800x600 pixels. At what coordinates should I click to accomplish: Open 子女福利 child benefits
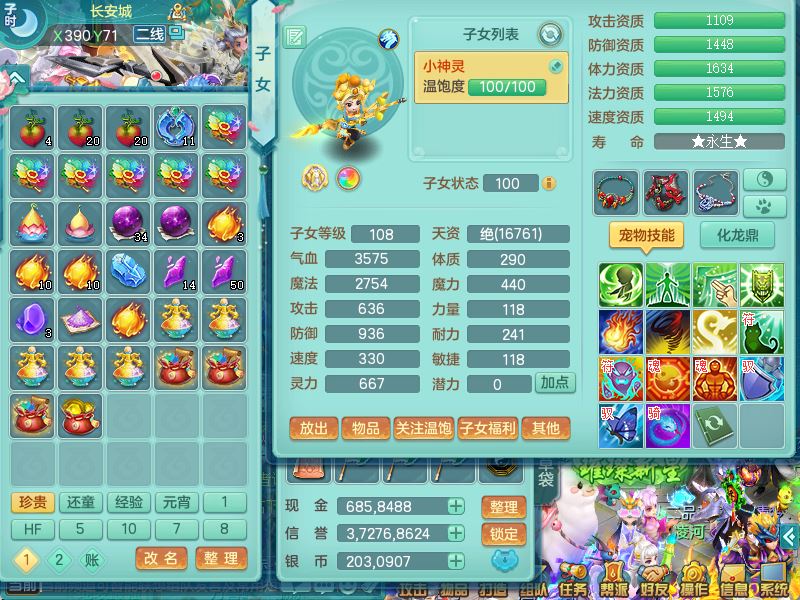[x=487, y=428]
